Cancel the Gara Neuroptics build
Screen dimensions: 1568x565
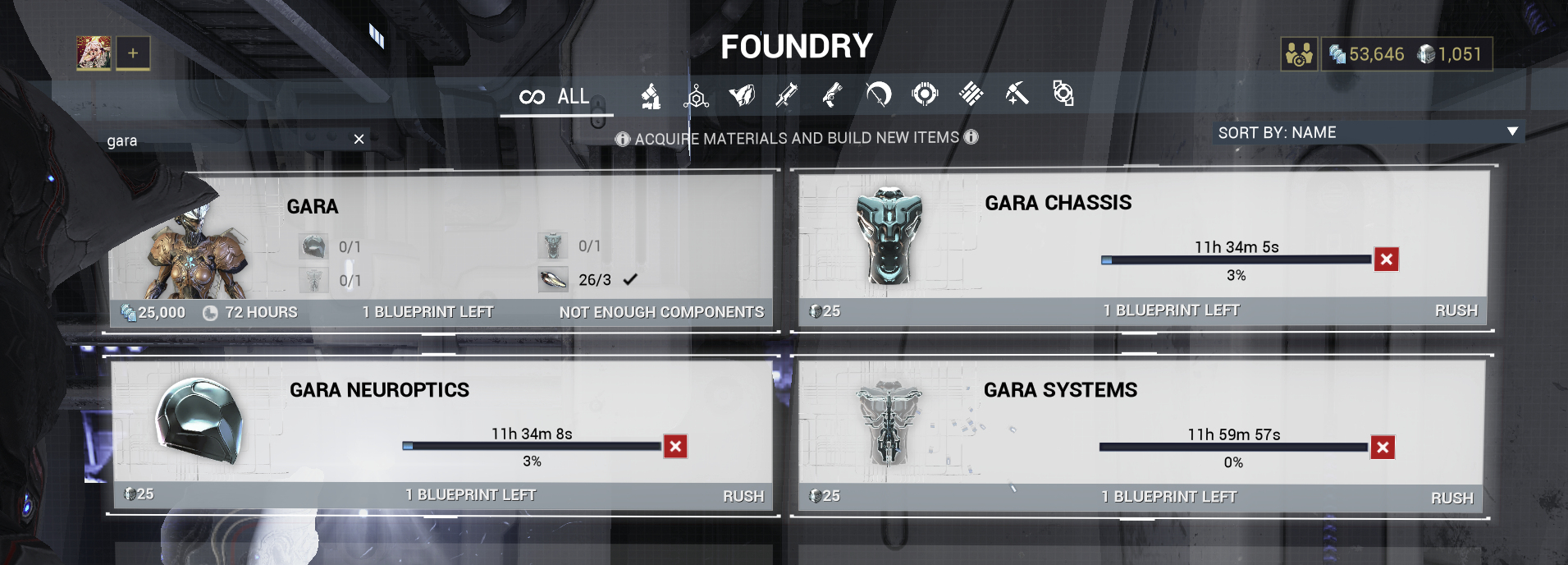[x=675, y=447]
